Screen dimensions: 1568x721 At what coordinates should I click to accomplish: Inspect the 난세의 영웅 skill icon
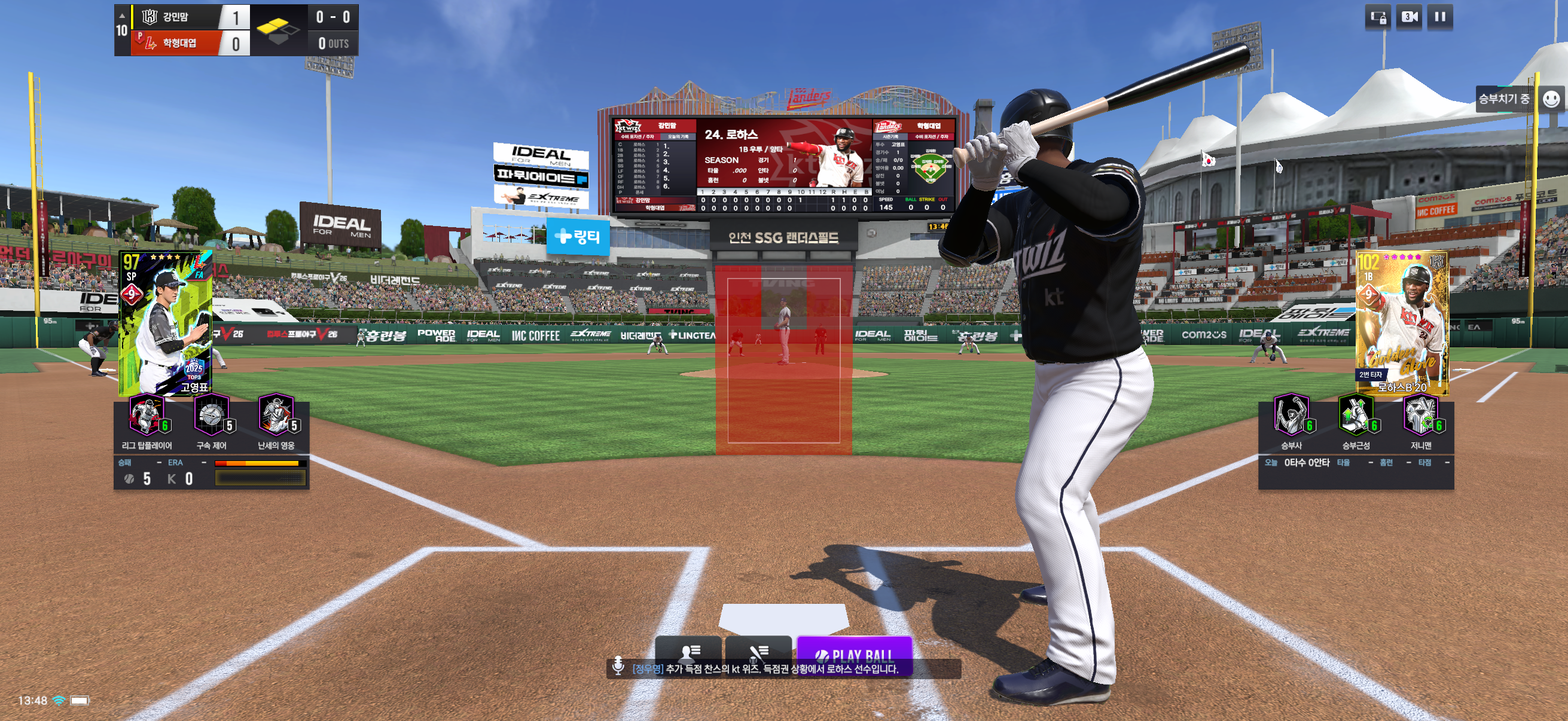coord(276,416)
